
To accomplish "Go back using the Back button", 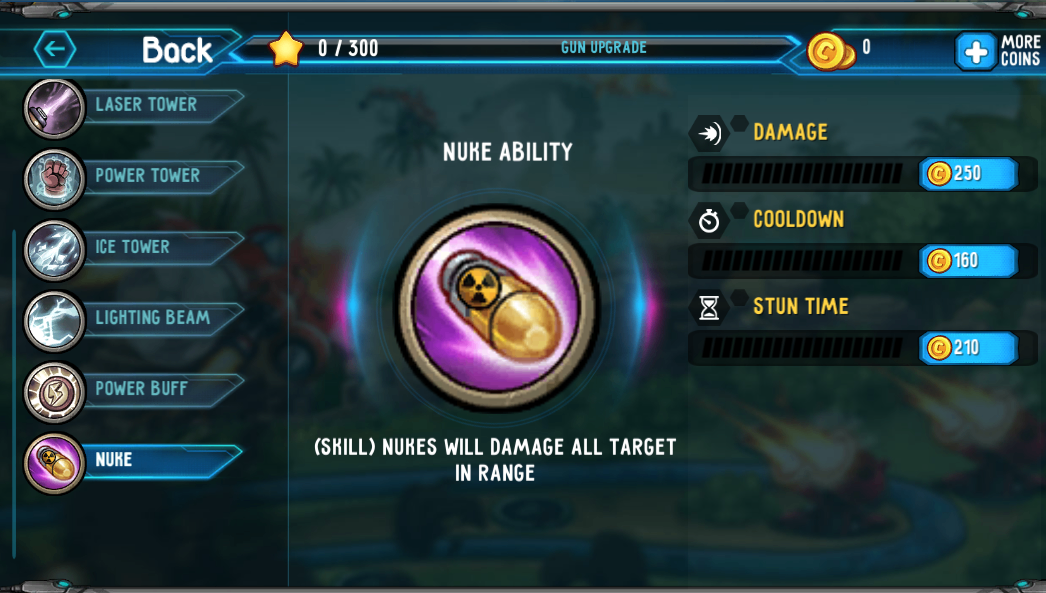I will 125,49.
